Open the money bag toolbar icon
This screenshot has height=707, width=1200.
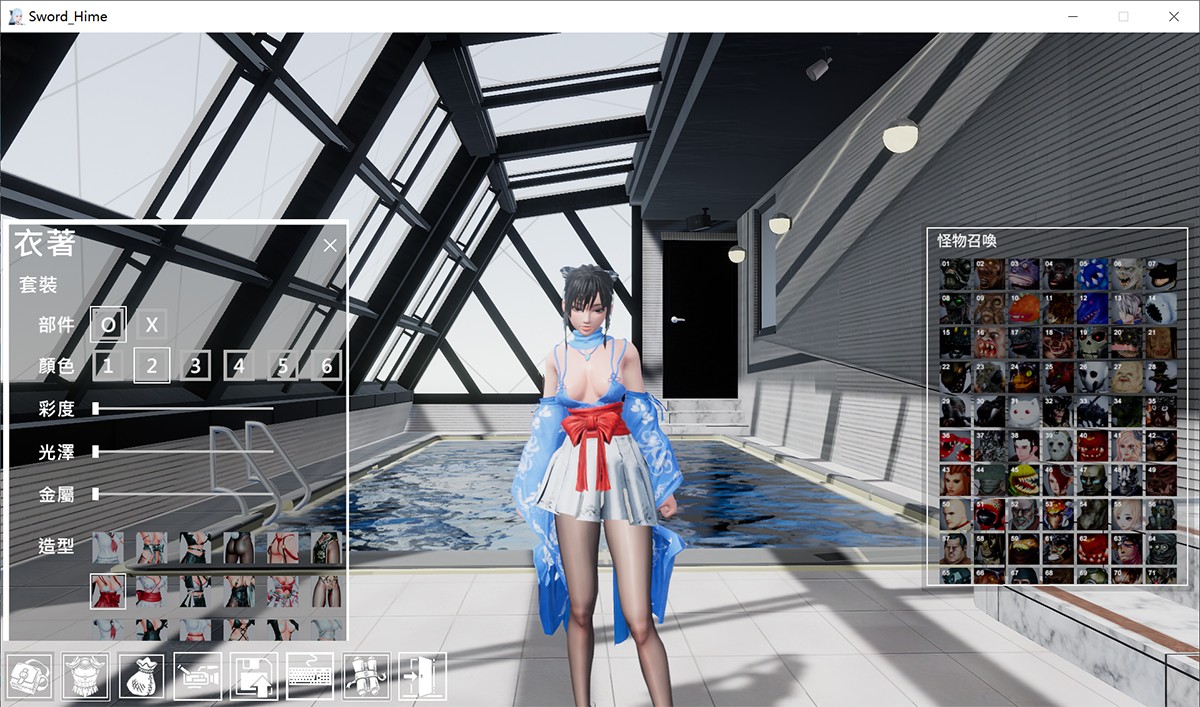(x=141, y=676)
